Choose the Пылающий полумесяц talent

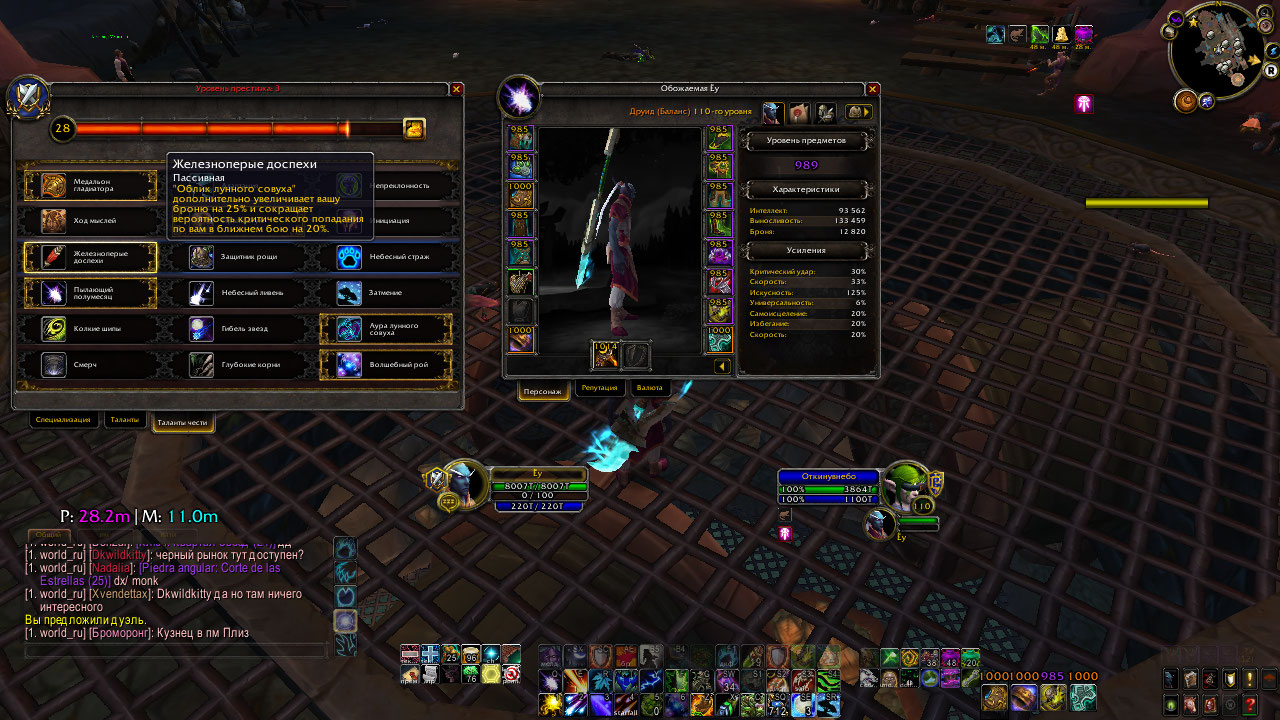pyautogui.click(x=91, y=293)
